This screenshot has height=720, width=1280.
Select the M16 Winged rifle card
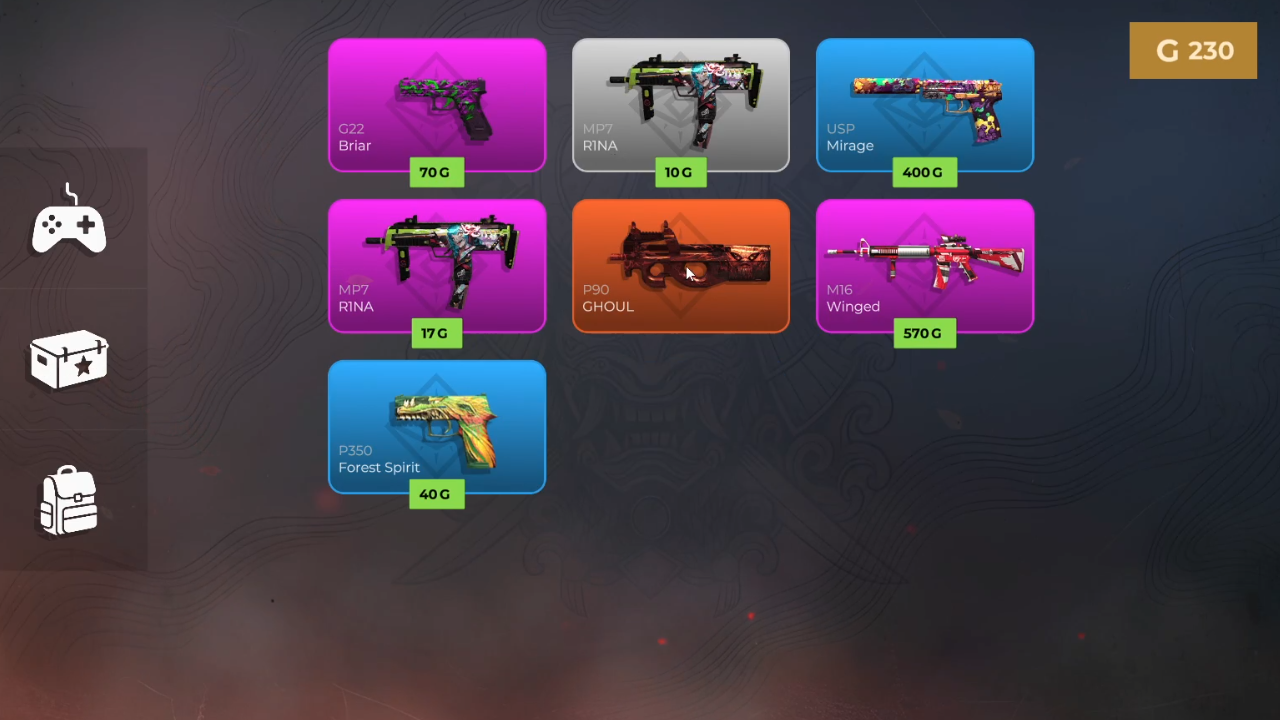point(925,260)
